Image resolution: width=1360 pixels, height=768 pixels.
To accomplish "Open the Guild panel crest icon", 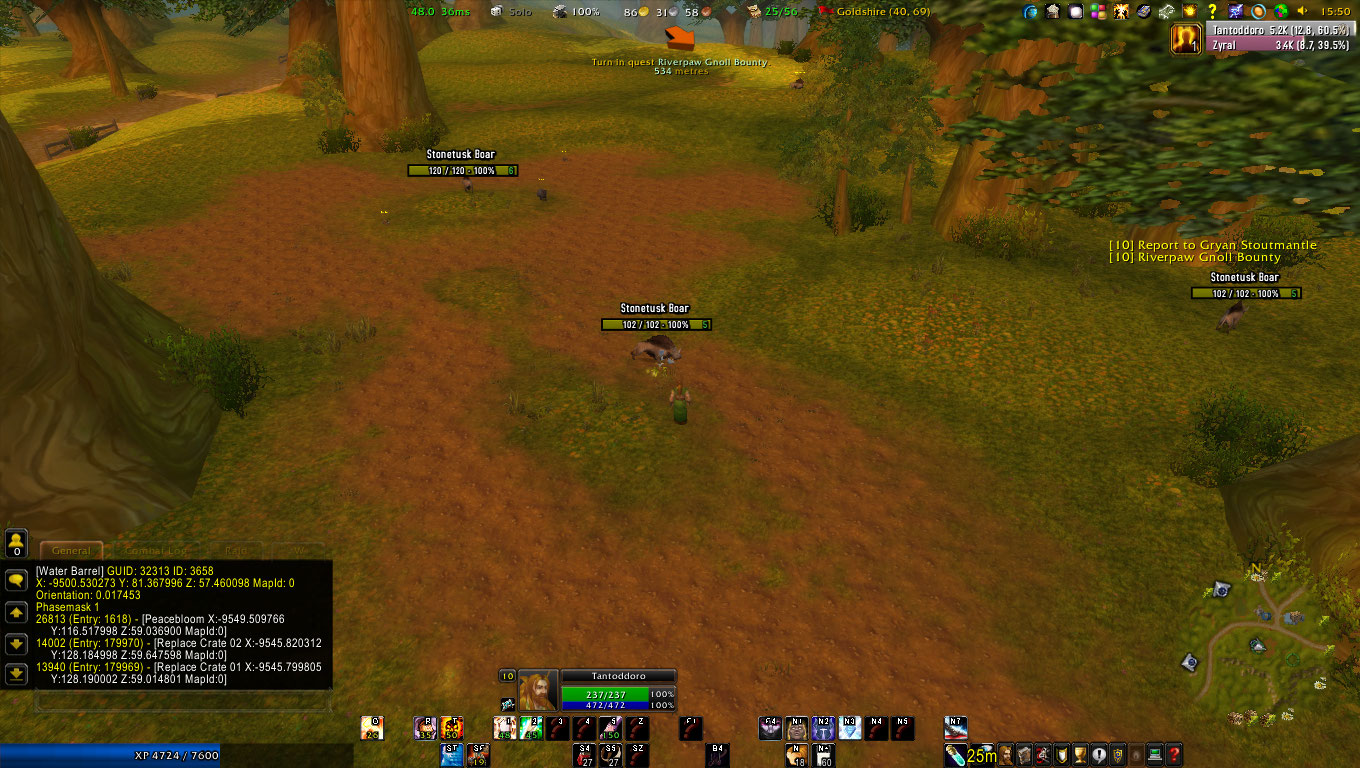I will click(x=1118, y=755).
